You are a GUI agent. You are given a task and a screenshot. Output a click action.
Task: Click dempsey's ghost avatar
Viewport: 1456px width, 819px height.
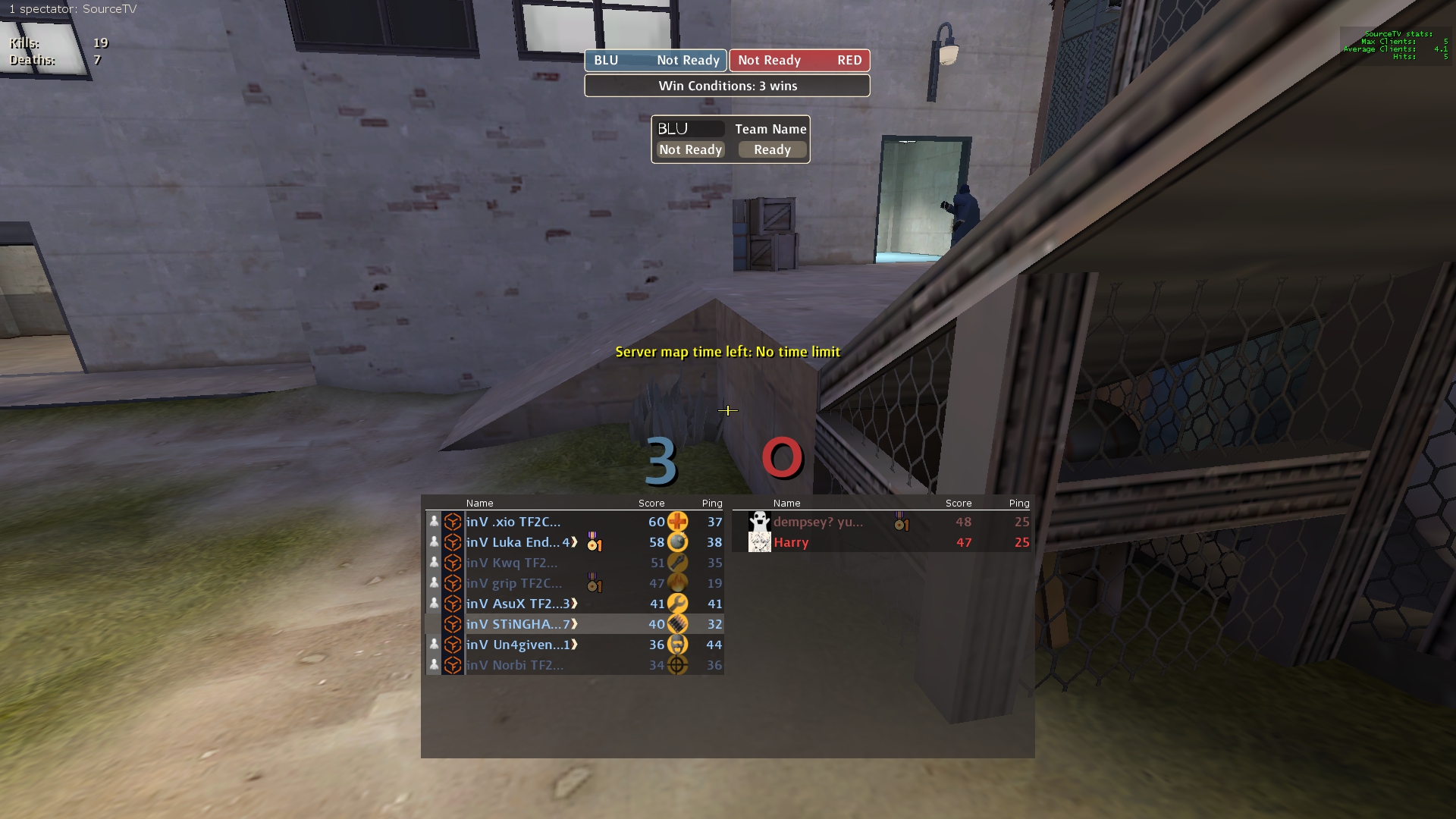[759, 522]
